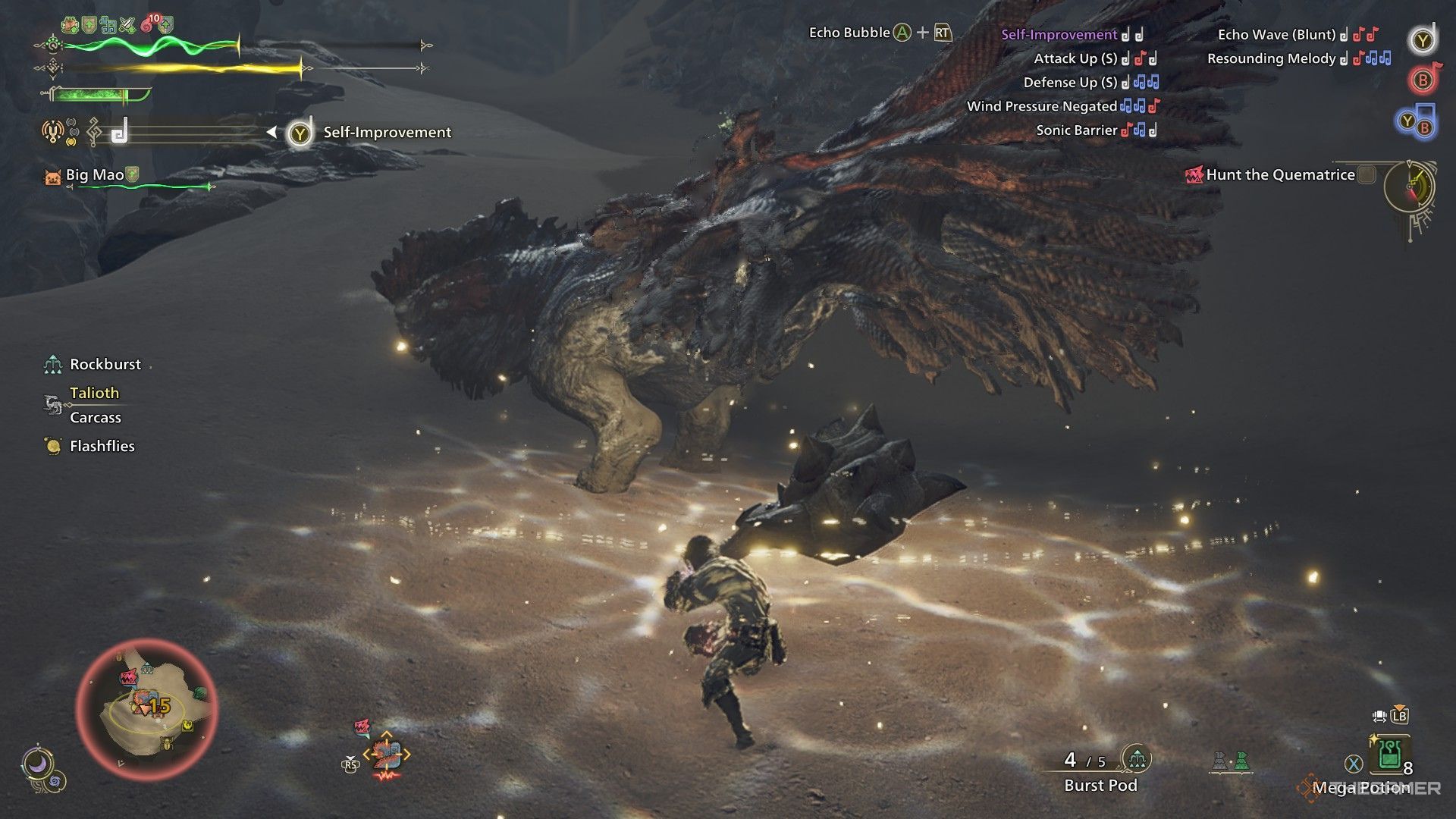Select the Attack Up buff icon
Screen dimensions: 1456x819
(127, 25)
